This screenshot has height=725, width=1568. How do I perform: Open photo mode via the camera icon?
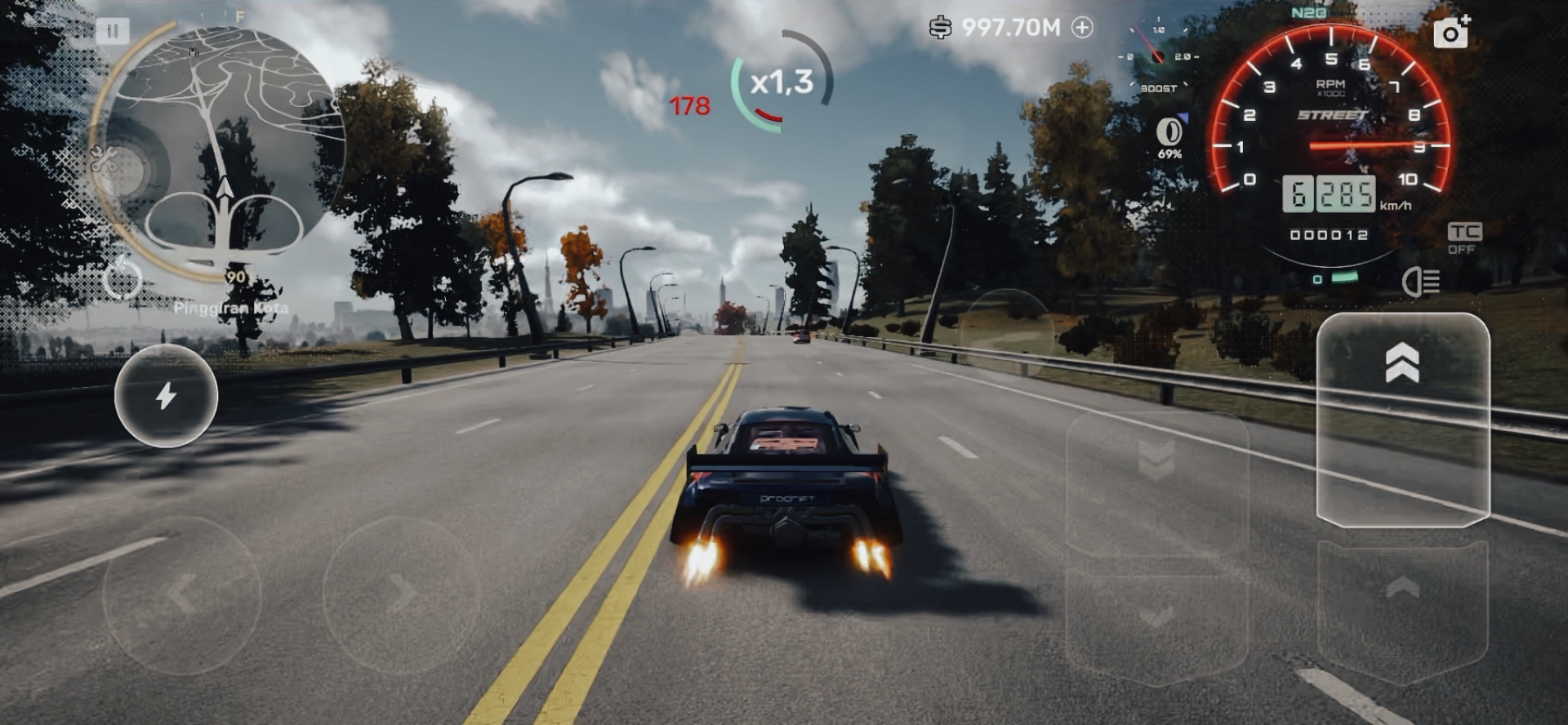1450,33
